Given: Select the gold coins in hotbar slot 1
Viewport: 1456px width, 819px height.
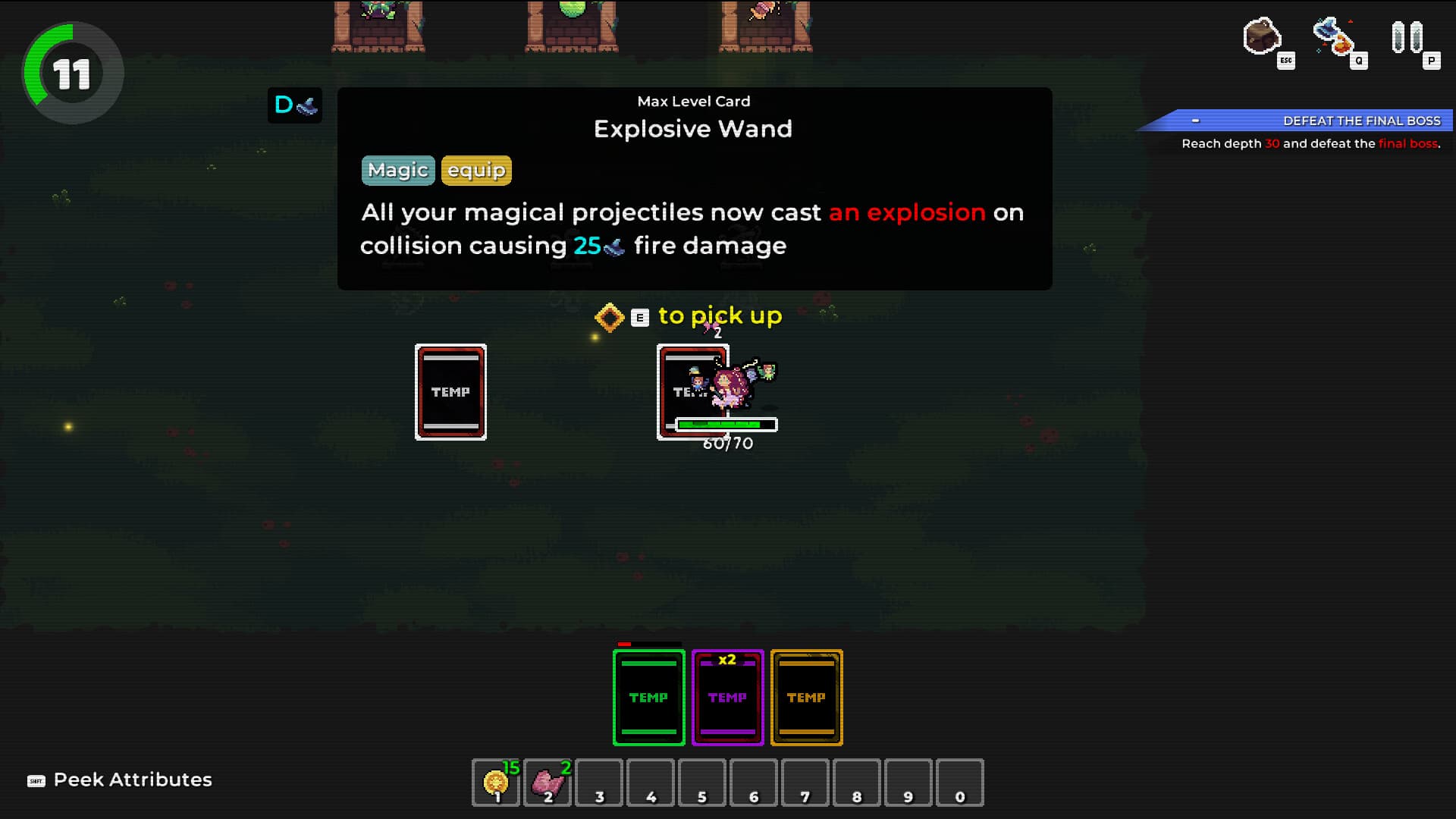Looking at the screenshot, I should click(x=496, y=782).
